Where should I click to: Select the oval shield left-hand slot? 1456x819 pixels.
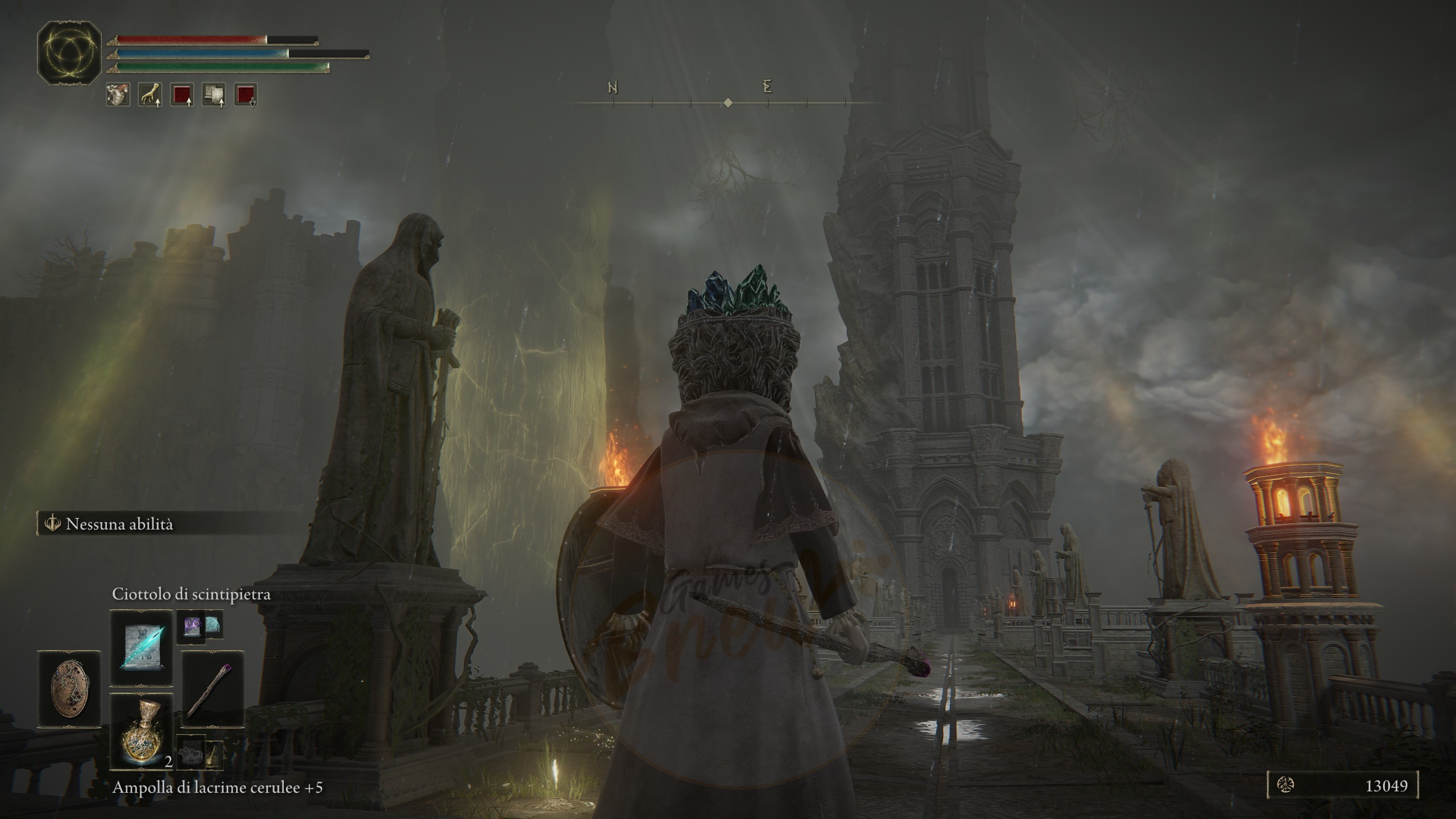(x=69, y=690)
